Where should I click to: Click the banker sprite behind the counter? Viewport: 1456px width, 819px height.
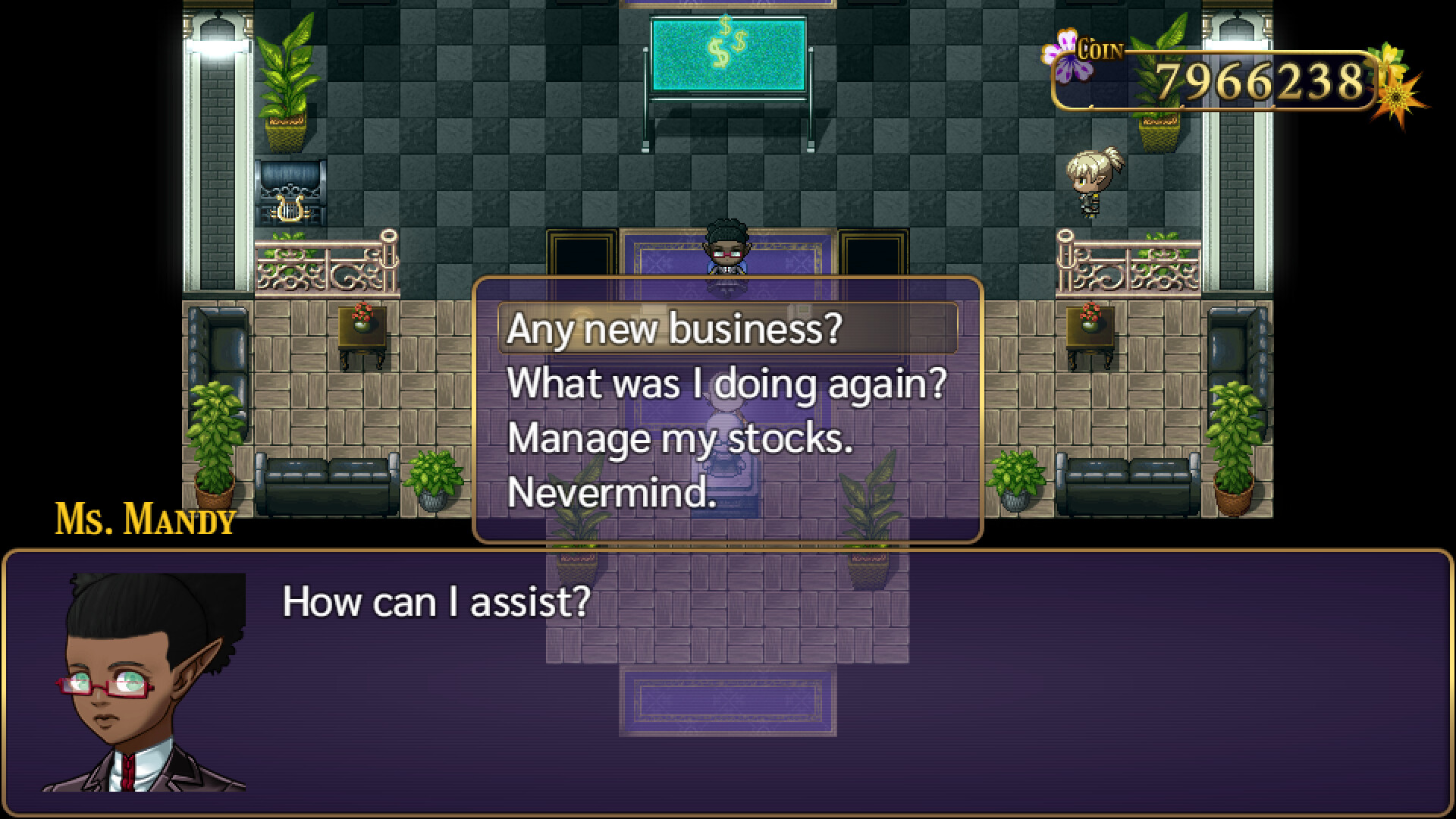tap(726, 250)
